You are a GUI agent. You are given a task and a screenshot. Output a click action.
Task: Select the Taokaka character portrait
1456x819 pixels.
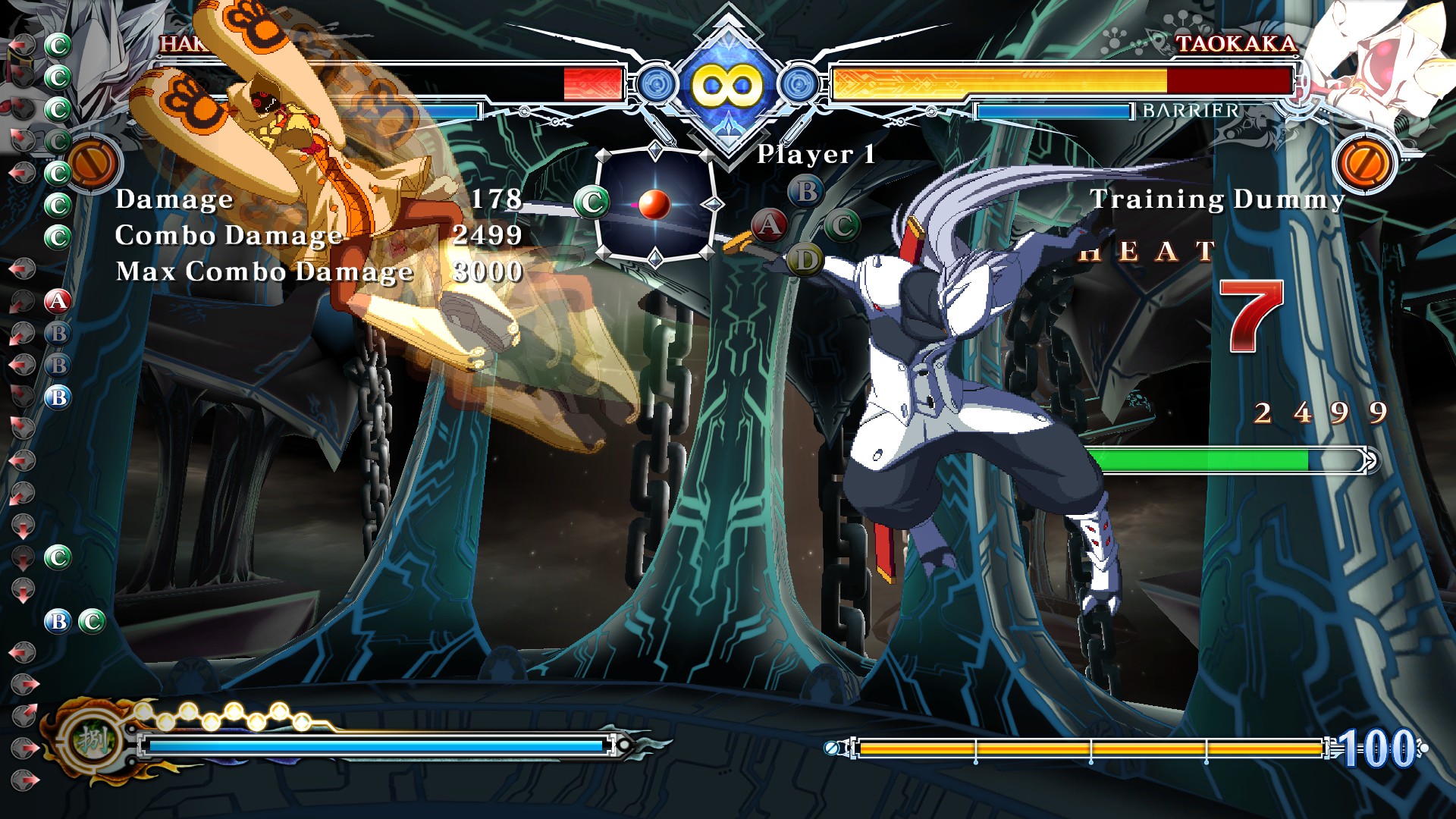point(1376,61)
